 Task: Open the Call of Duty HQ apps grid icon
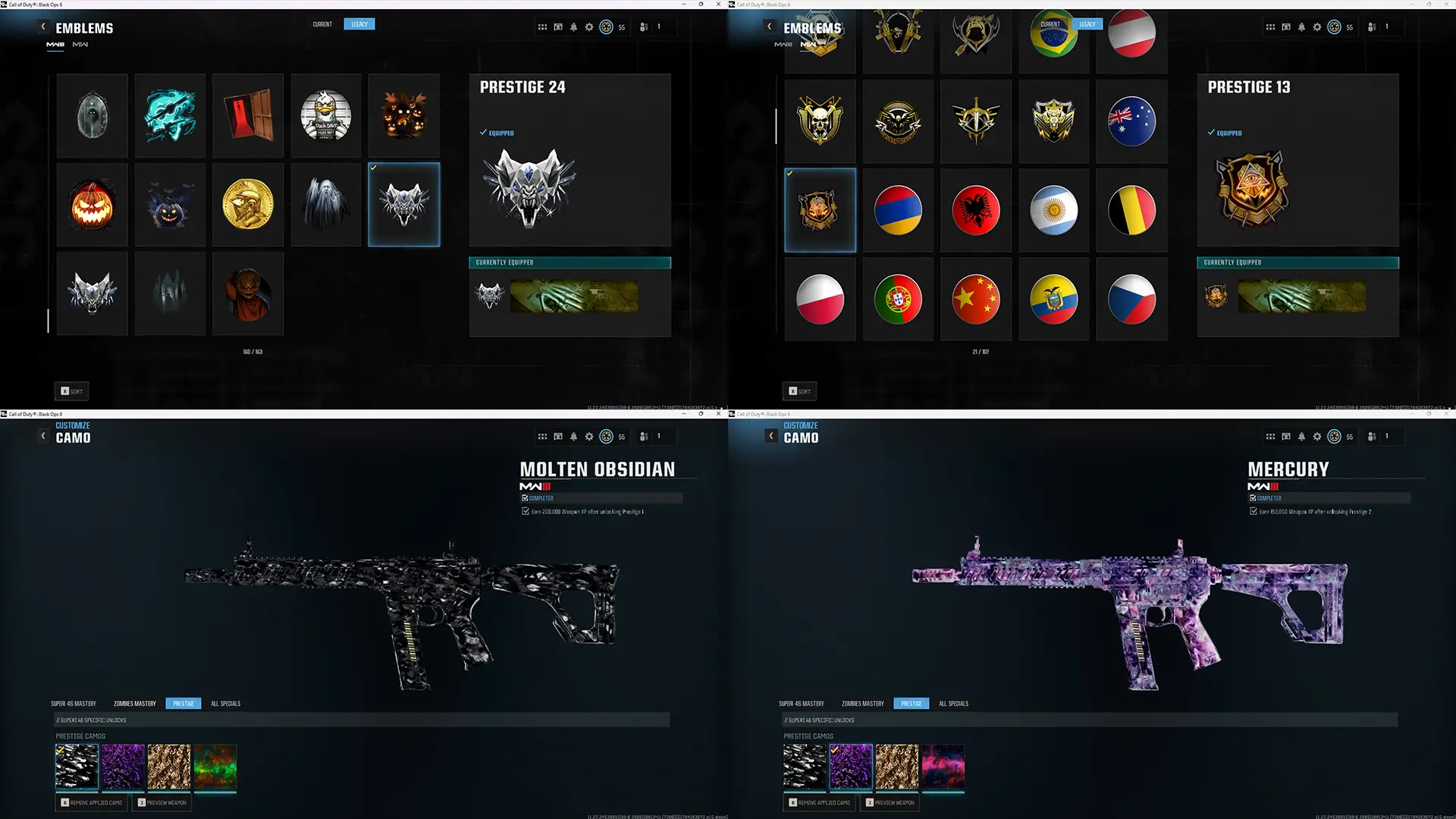pos(542,27)
